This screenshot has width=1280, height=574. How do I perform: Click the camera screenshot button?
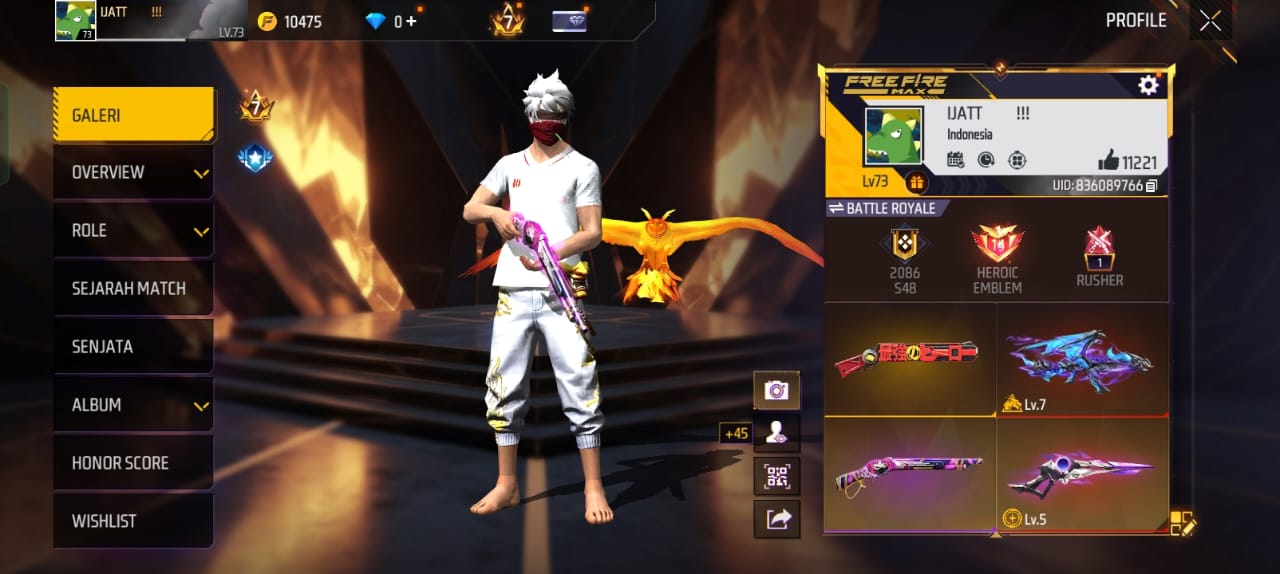click(776, 390)
